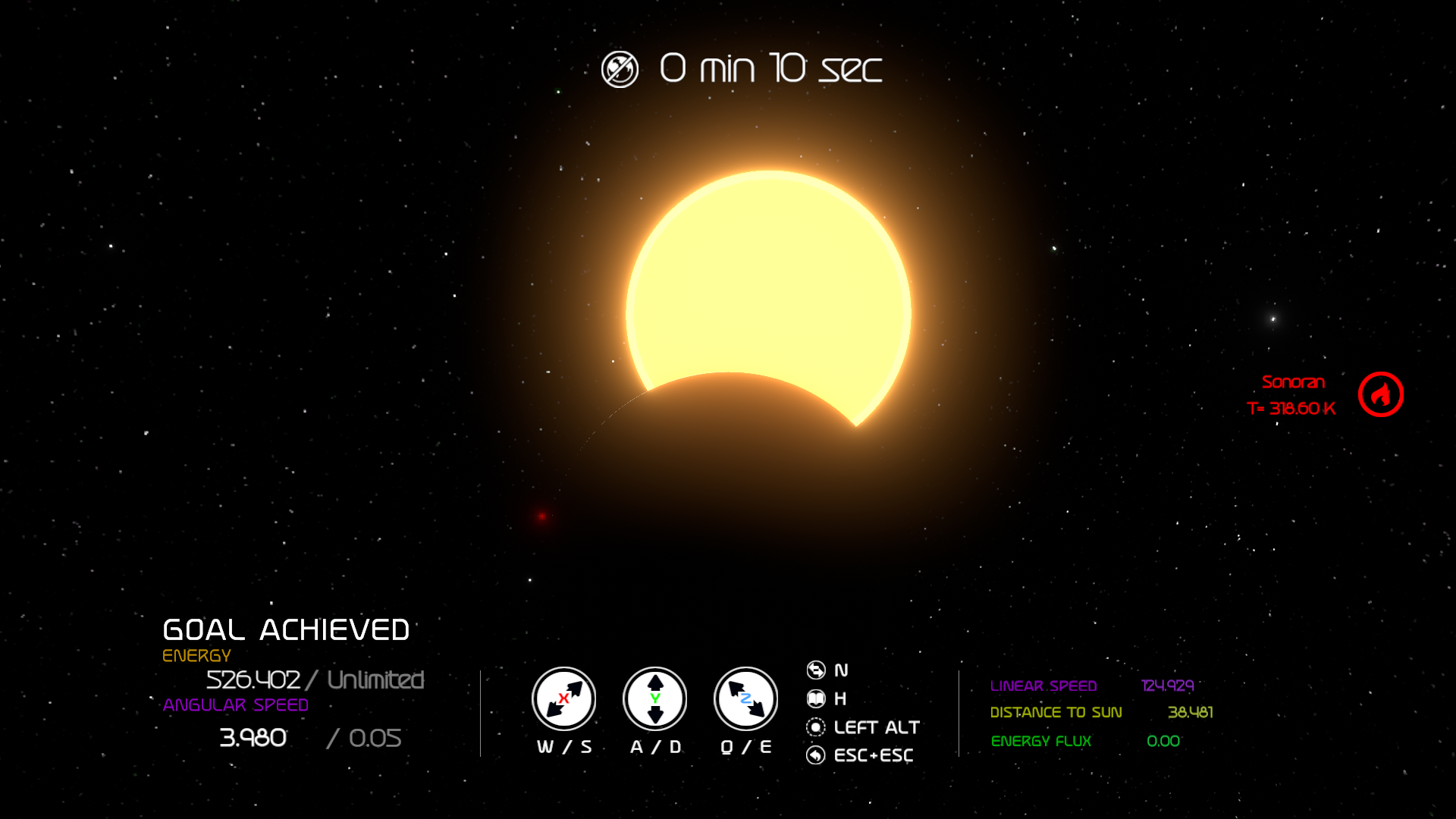Click the blue Z-axis rotation icon
Viewport: 1456px width, 819px height.
746,698
